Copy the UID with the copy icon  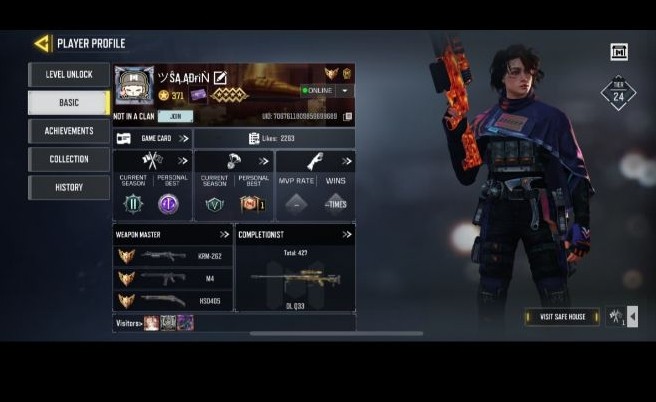click(348, 117)
